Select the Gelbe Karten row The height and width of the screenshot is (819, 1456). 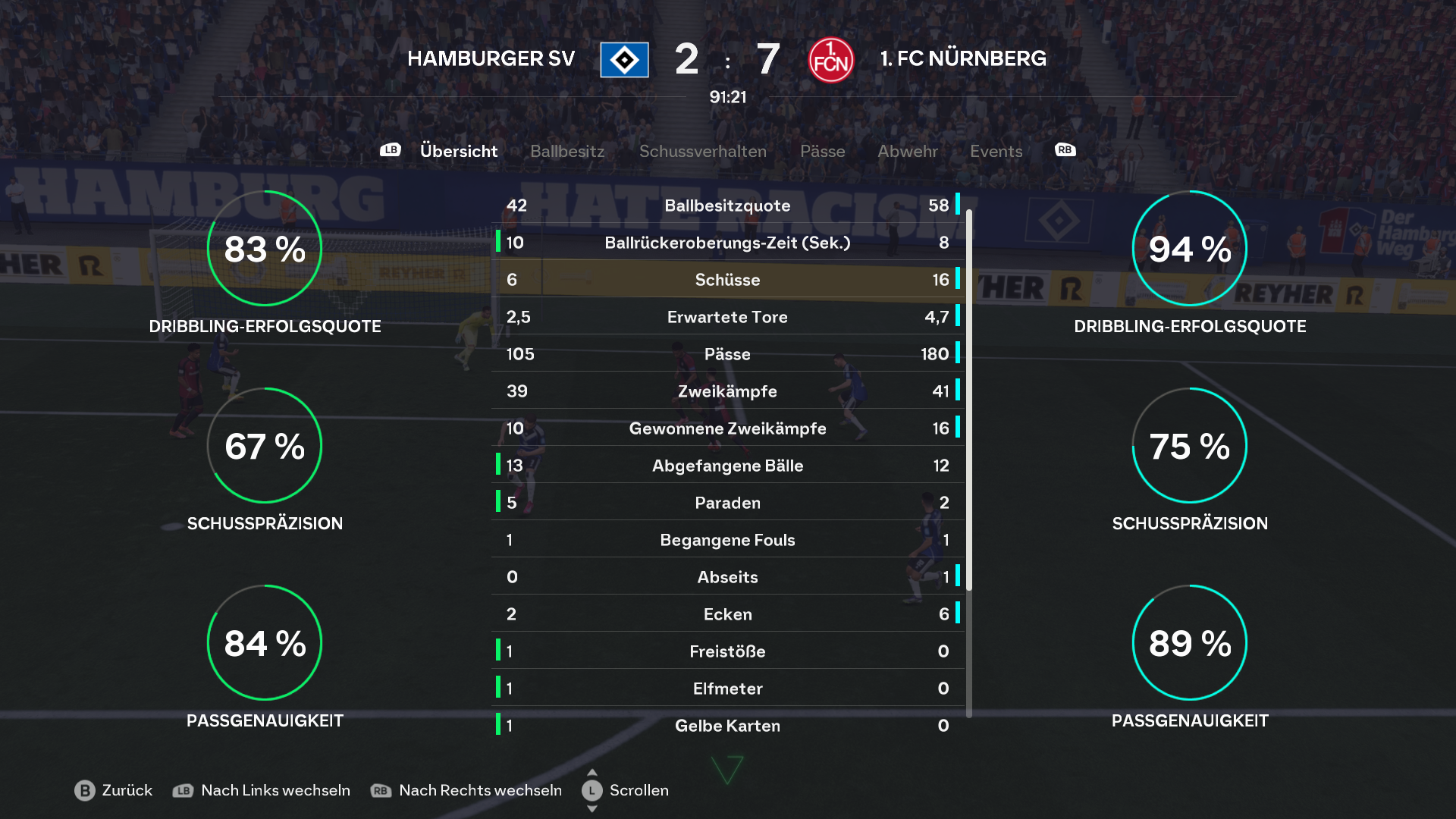[x=727, y=726]
